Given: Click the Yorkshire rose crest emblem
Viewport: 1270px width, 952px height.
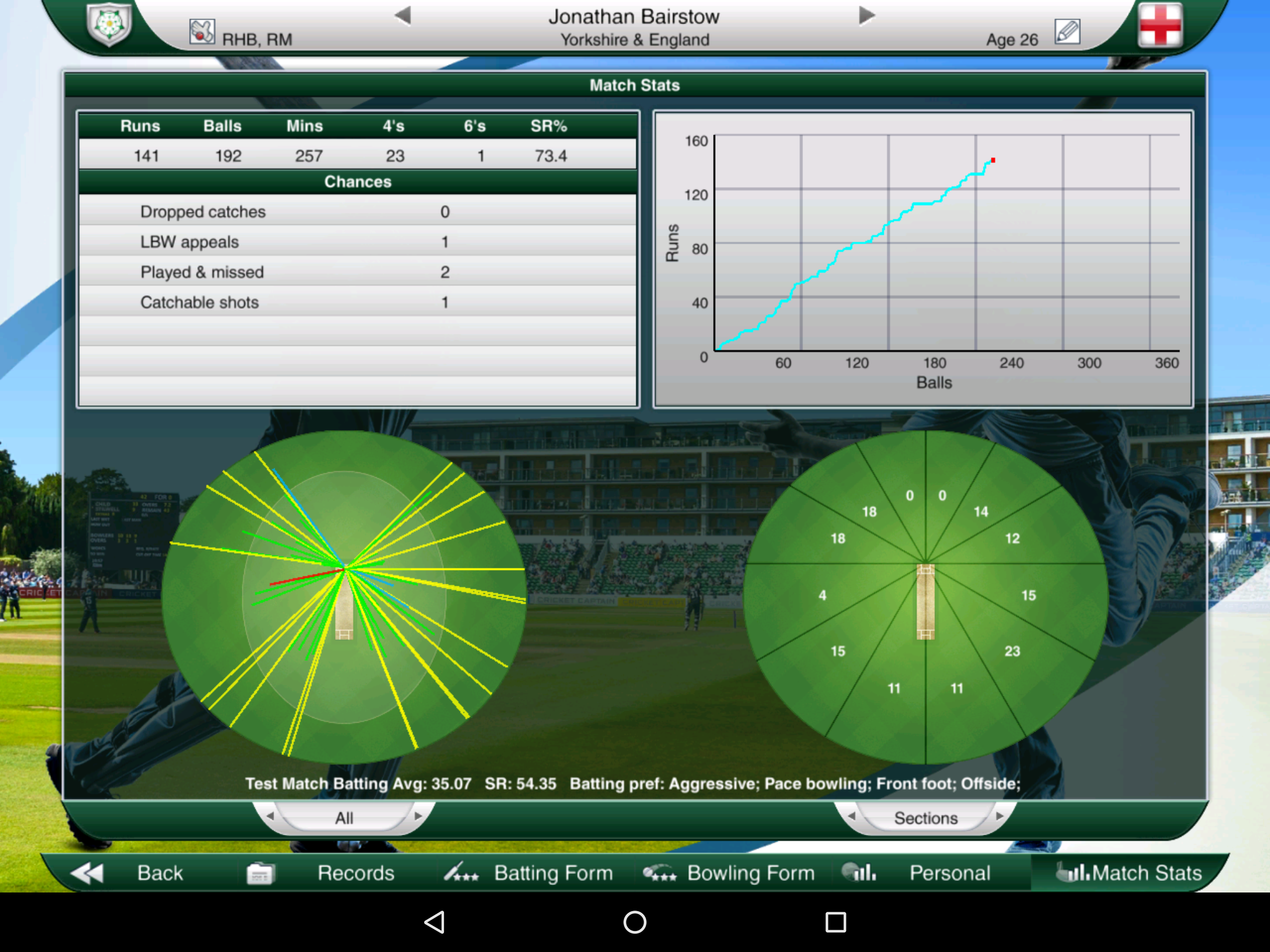Looking at the screenshot, I should (x=109, y=25).
